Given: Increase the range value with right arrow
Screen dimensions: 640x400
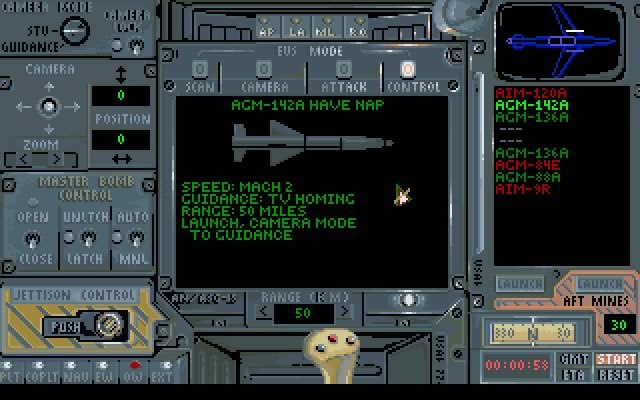Looking at the screenshot, I should coord(336,313).
